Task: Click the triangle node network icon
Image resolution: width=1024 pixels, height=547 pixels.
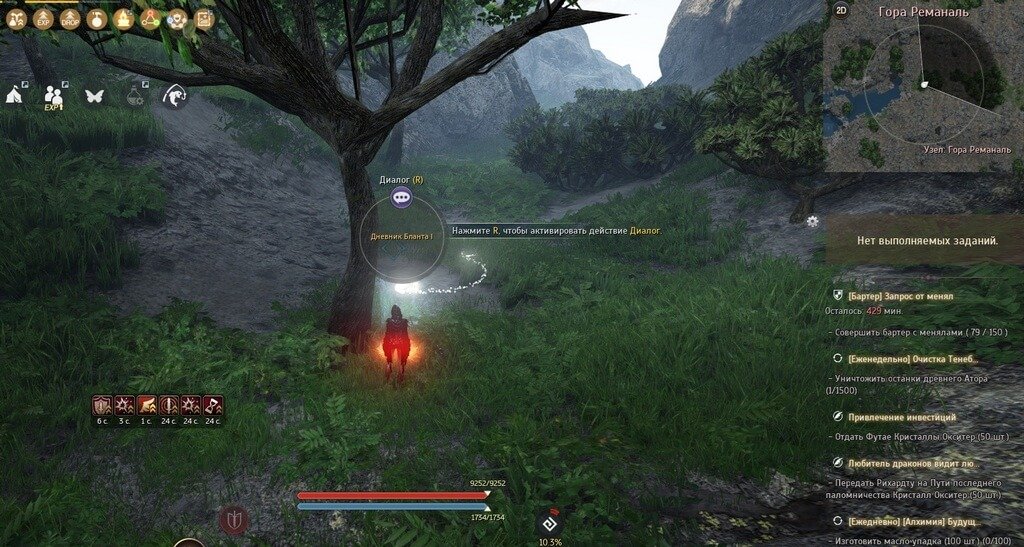Action: coord(150,19)
